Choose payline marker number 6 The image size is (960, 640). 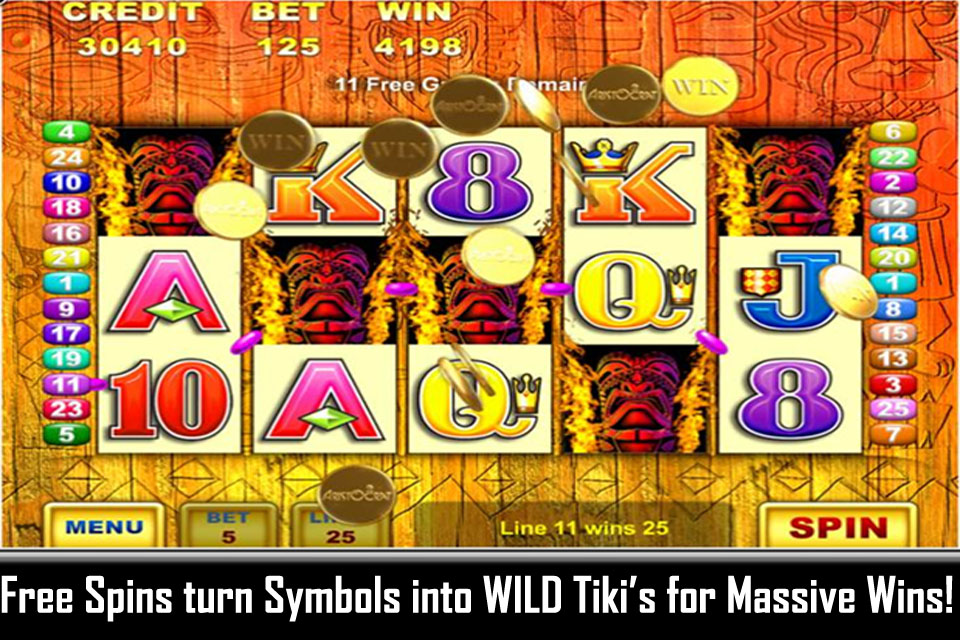coord(893,132)
